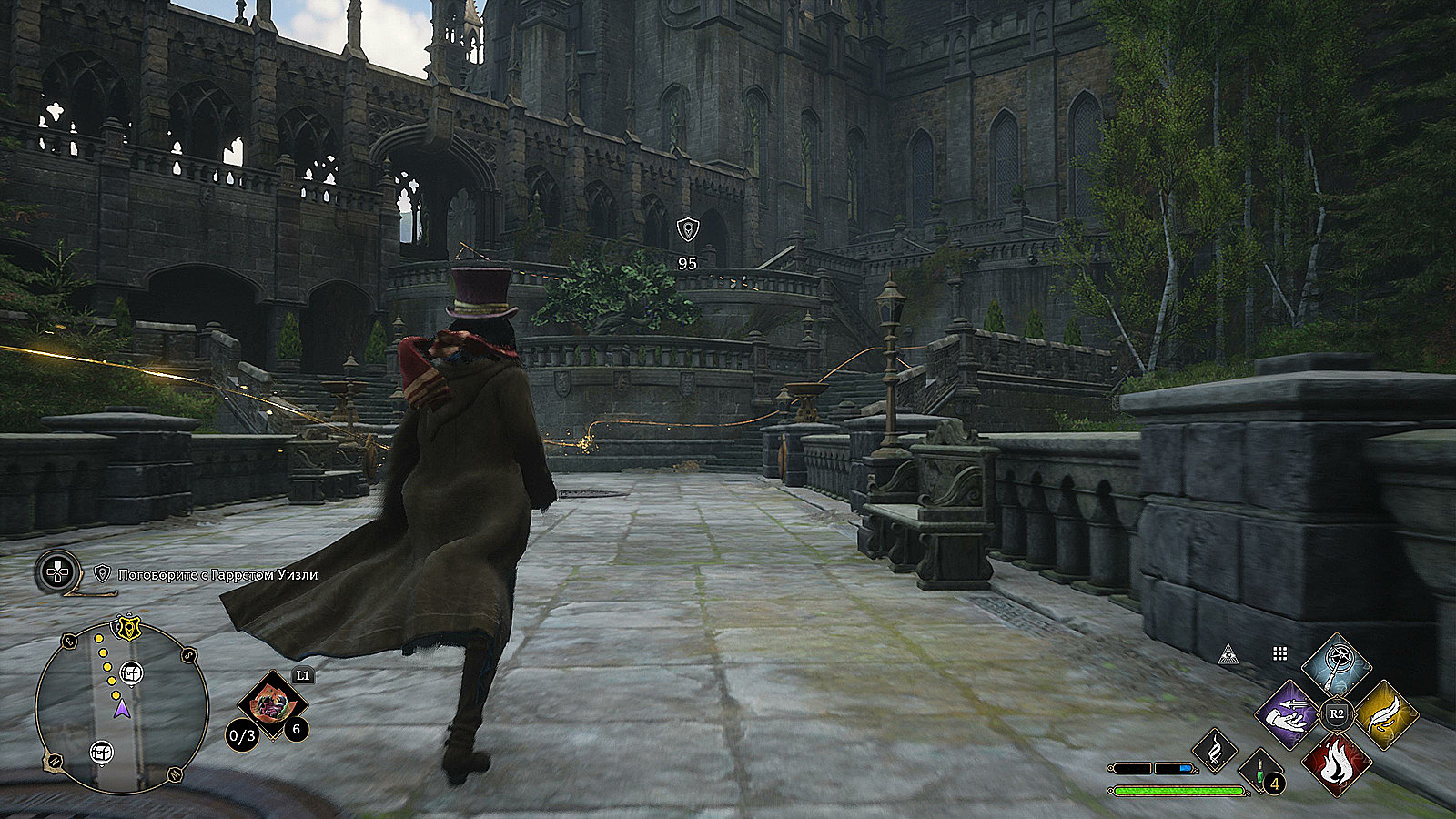Select the Accio hand spell slot
This screenshot has width=1456, height=819.
click(x=1289, y=714)
